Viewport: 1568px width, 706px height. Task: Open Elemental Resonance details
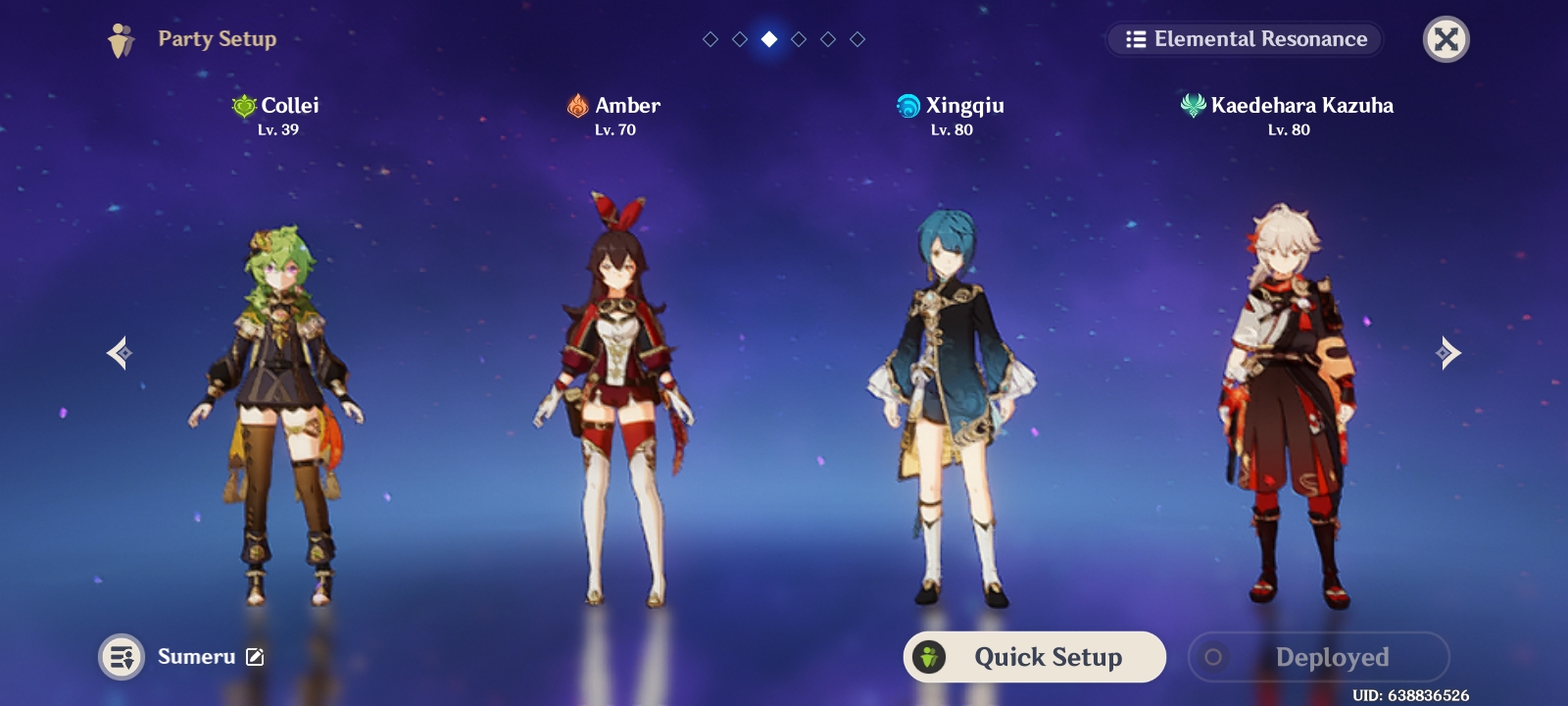click(1245, 39)
